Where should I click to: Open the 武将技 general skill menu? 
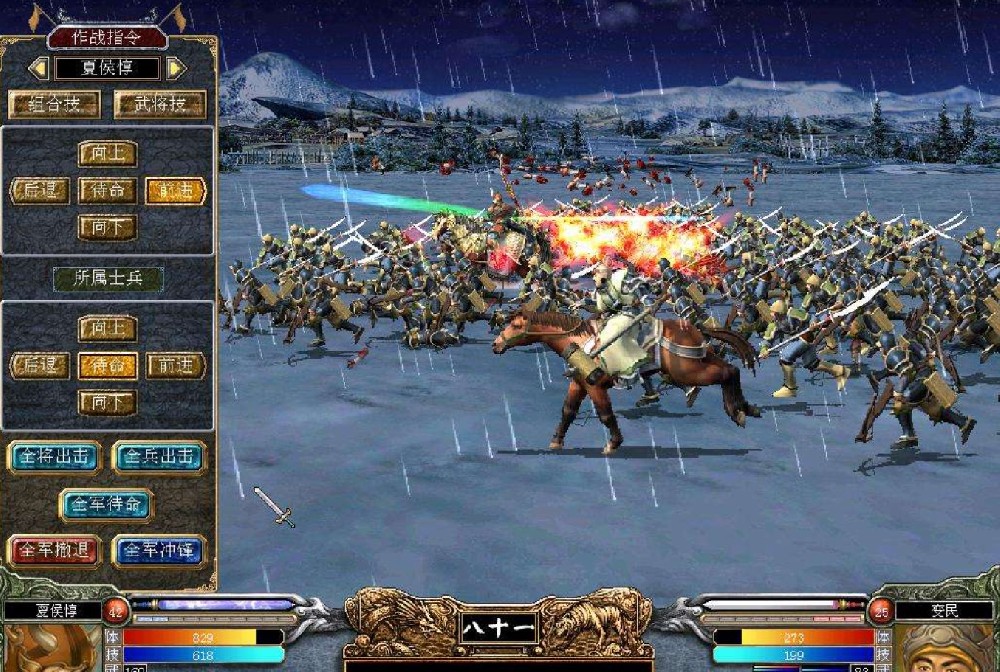coord(160,104)
